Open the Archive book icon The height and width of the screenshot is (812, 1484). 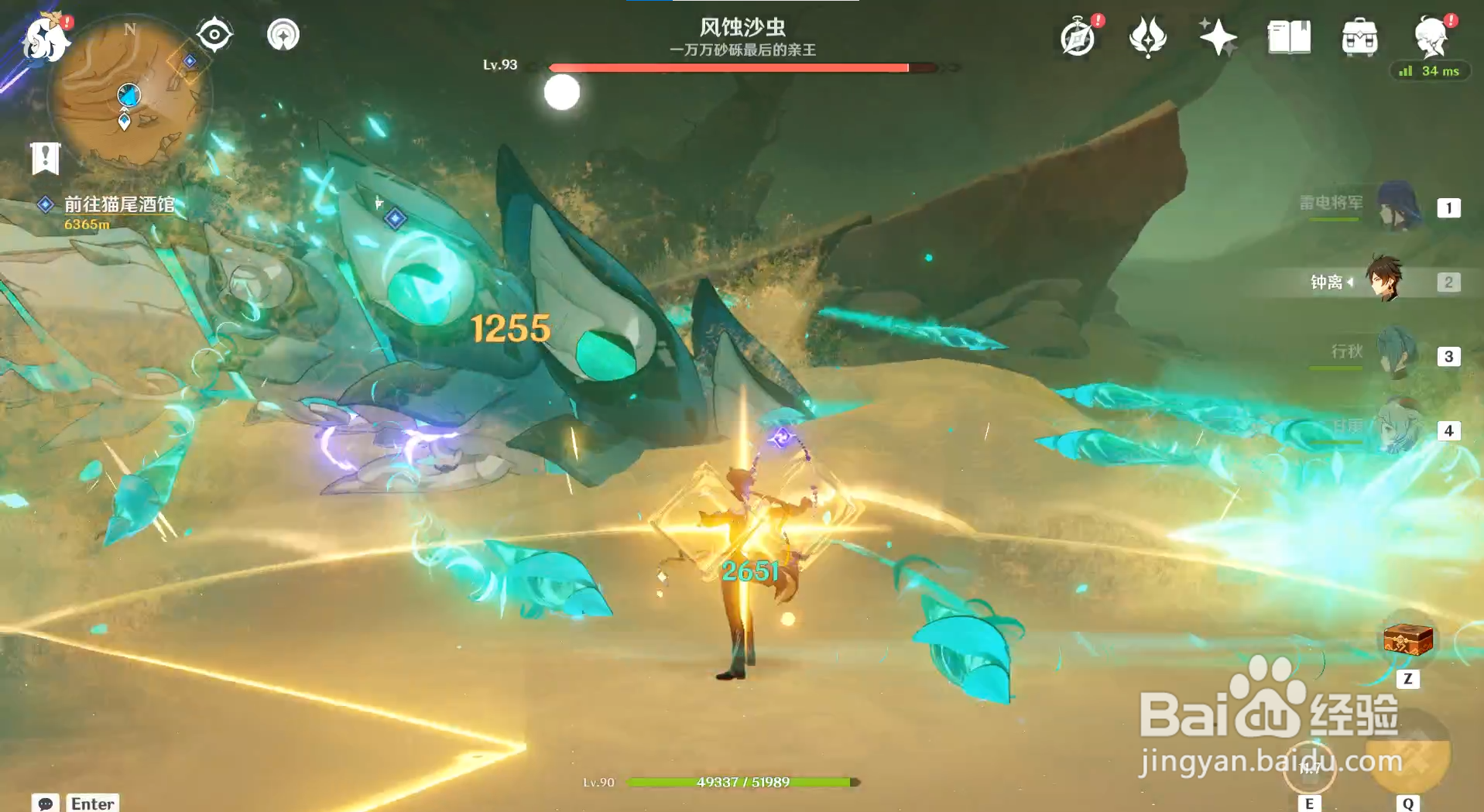pyautogui.click(x=1287, y=36)
